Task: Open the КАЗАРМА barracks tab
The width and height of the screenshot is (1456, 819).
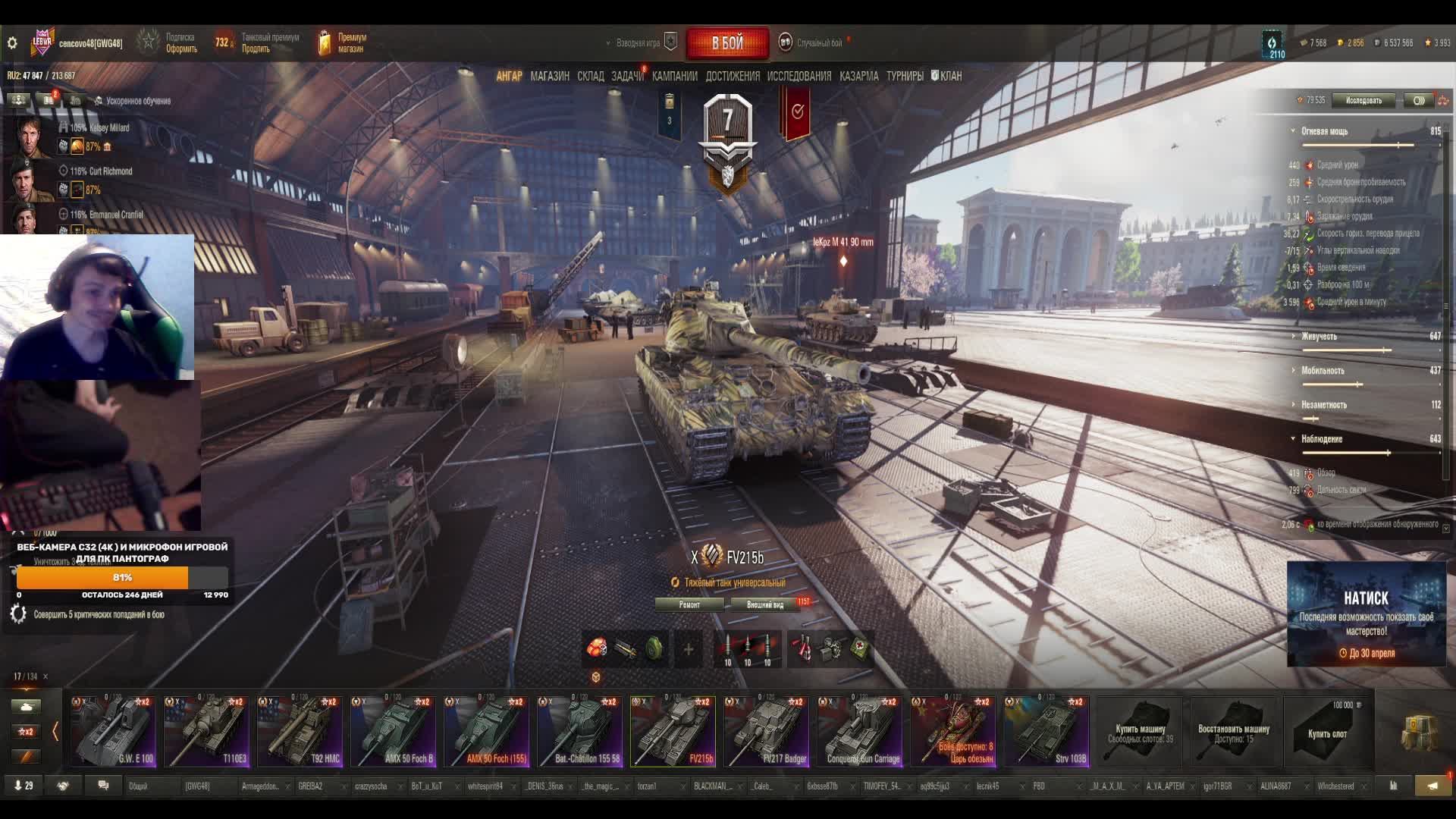Action: pyautogui.click(x=859, y=76)
